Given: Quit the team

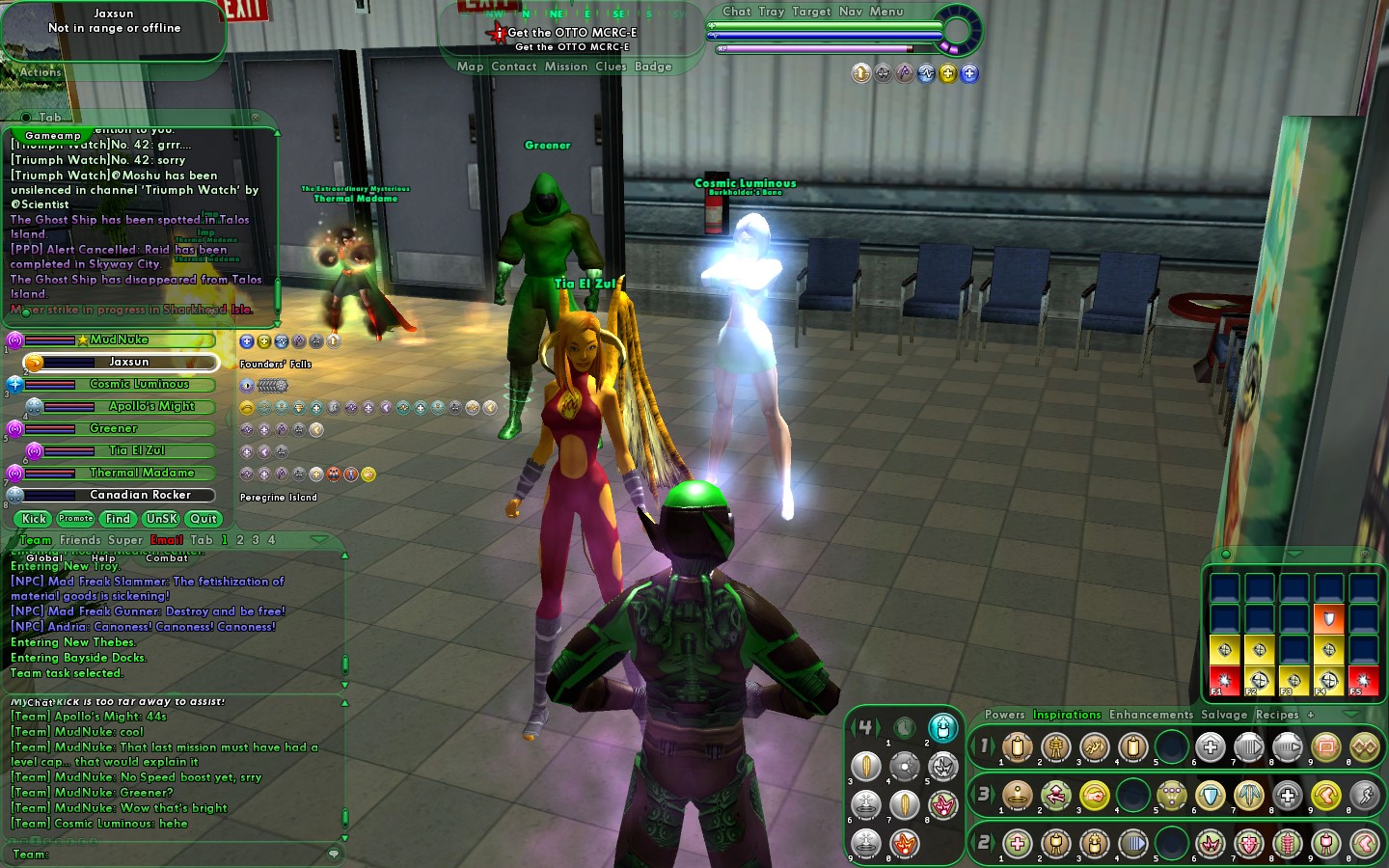Looking at the screenshot, I should (204, 519).
